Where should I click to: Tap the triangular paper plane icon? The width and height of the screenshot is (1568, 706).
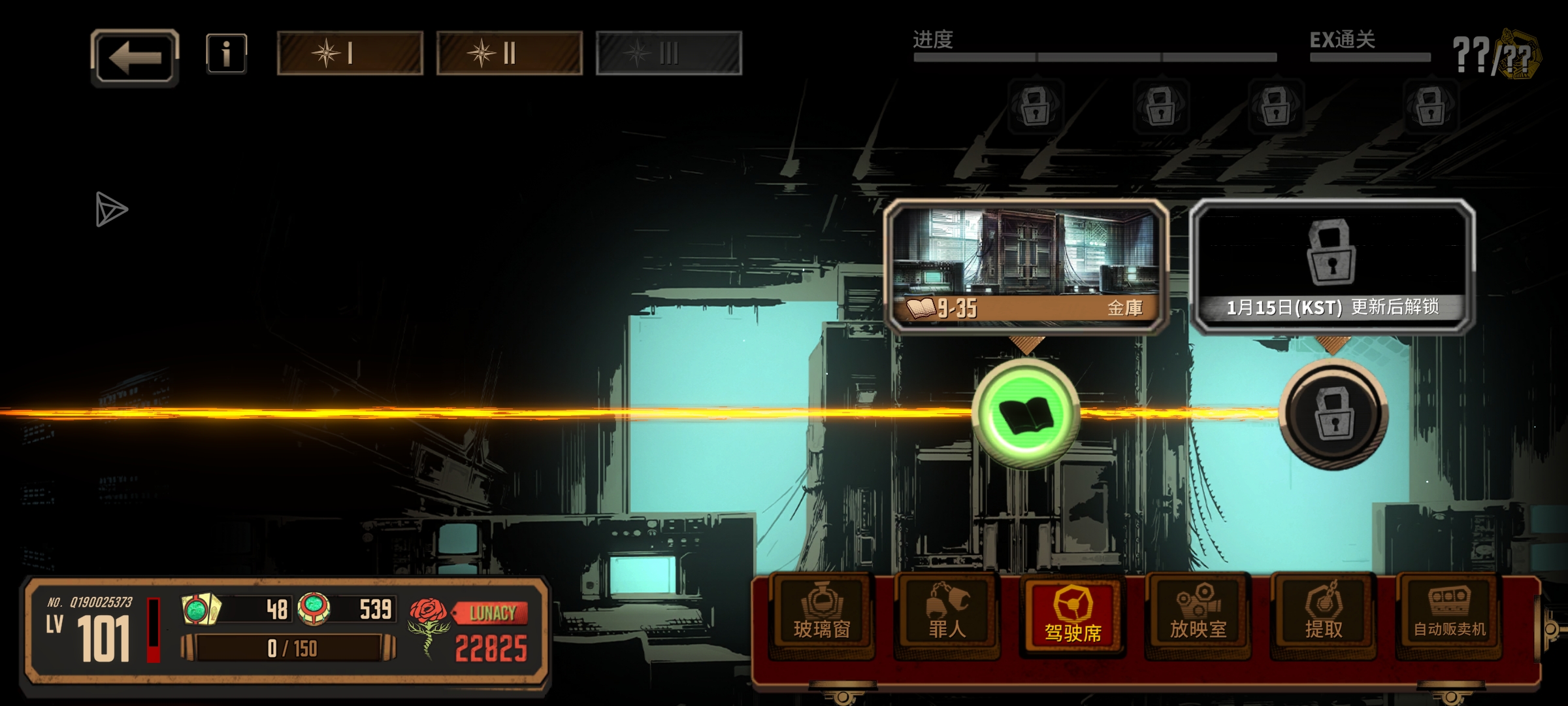(111, 209)
